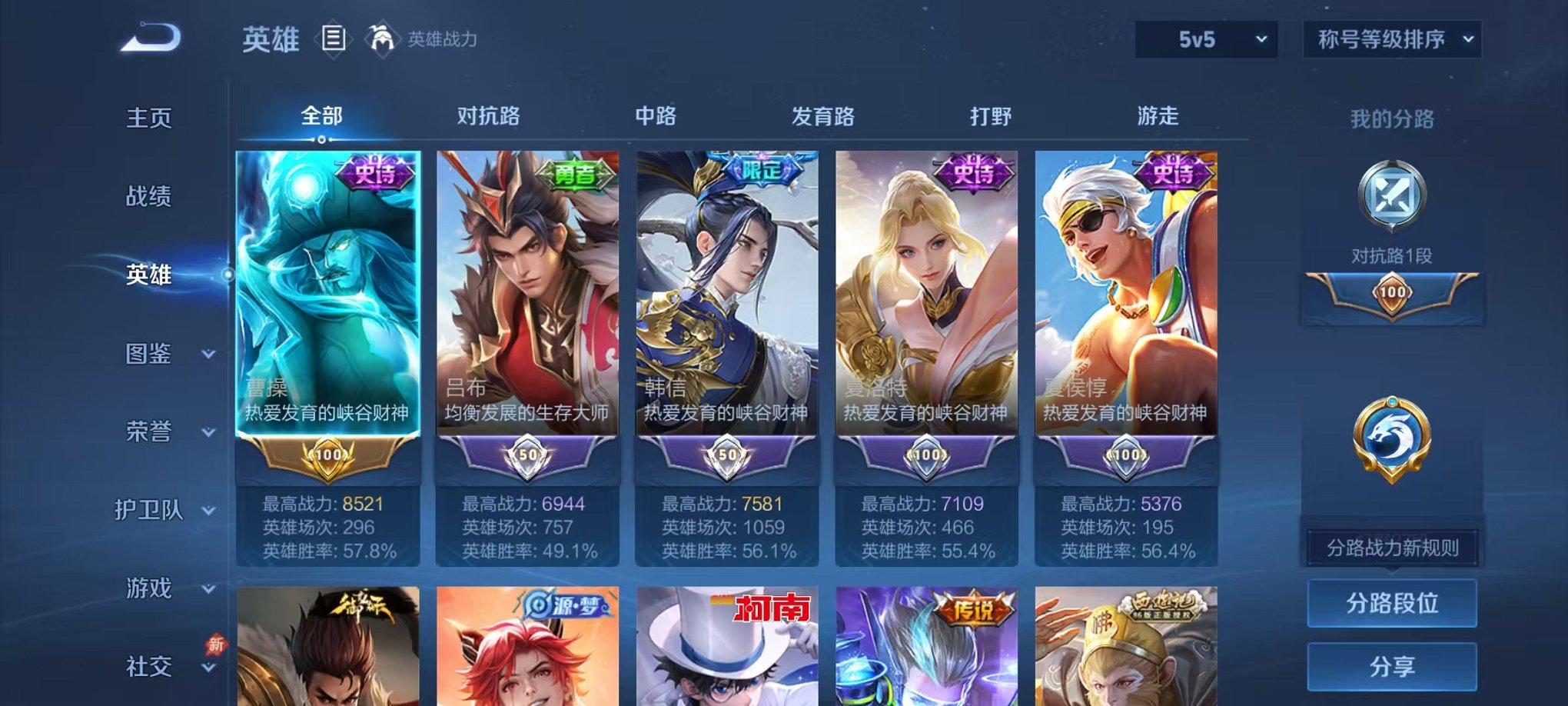Select the game logo in top-left corner
1568x706 pixels.
pos(148,35)
